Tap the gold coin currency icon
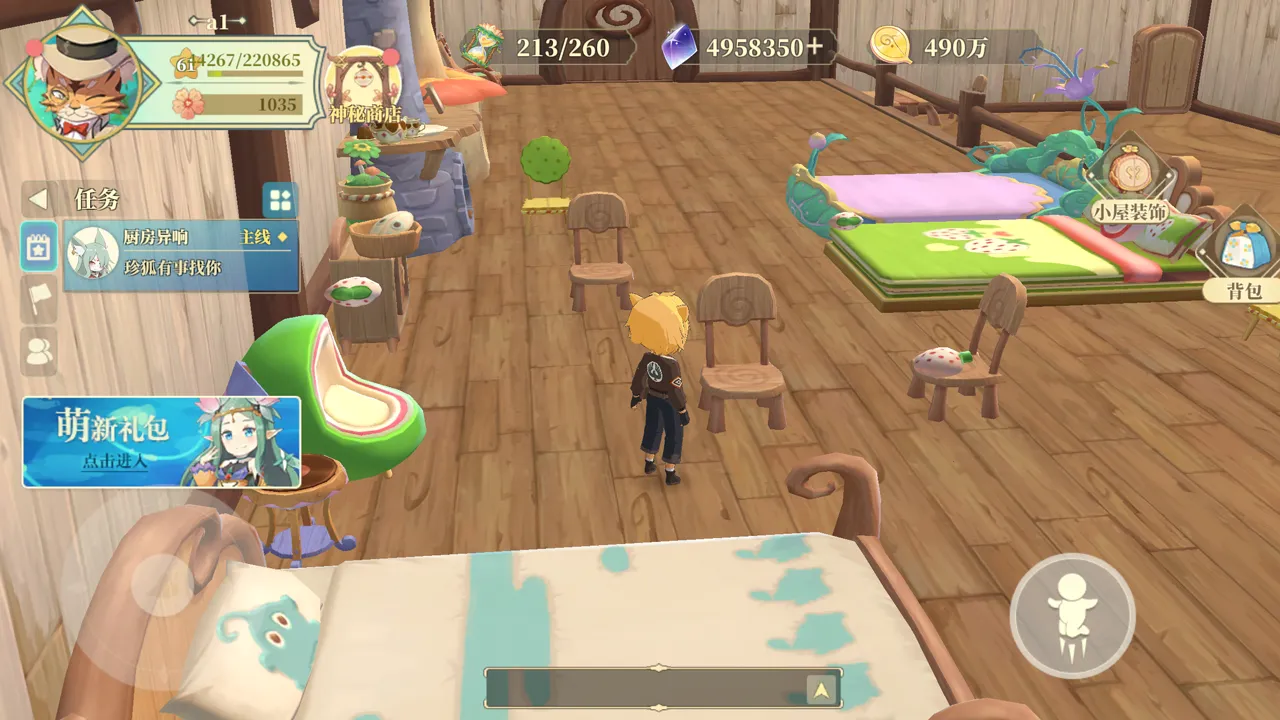 click(889, 46)
